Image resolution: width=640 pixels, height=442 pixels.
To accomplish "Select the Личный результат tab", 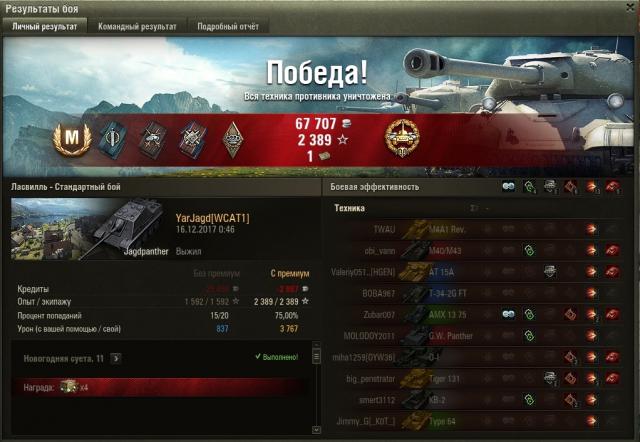I will coord(44,27).
